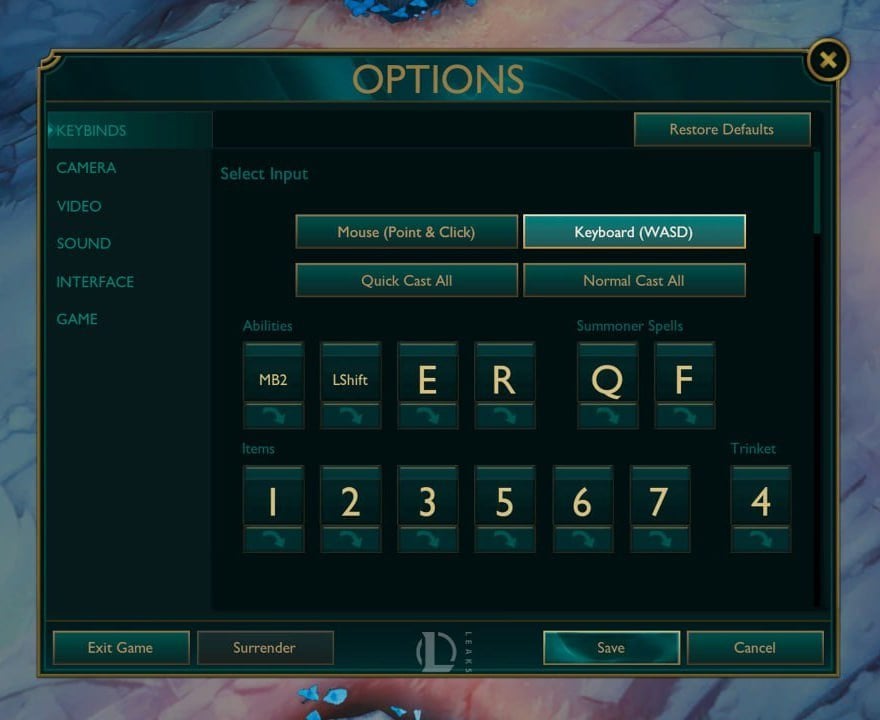Change the LShift ability keybind
The width and height of the screenshot is (880, 720).
coord(350,380)
